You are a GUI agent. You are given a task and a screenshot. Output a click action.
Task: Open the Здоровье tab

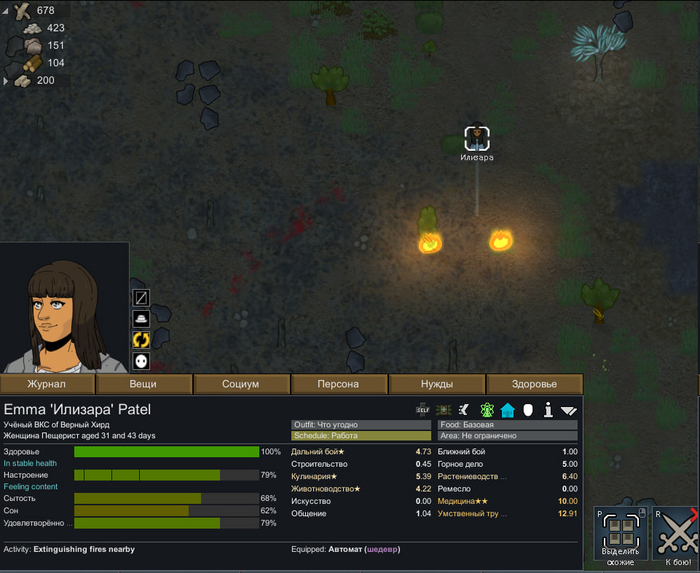(534, 384)
